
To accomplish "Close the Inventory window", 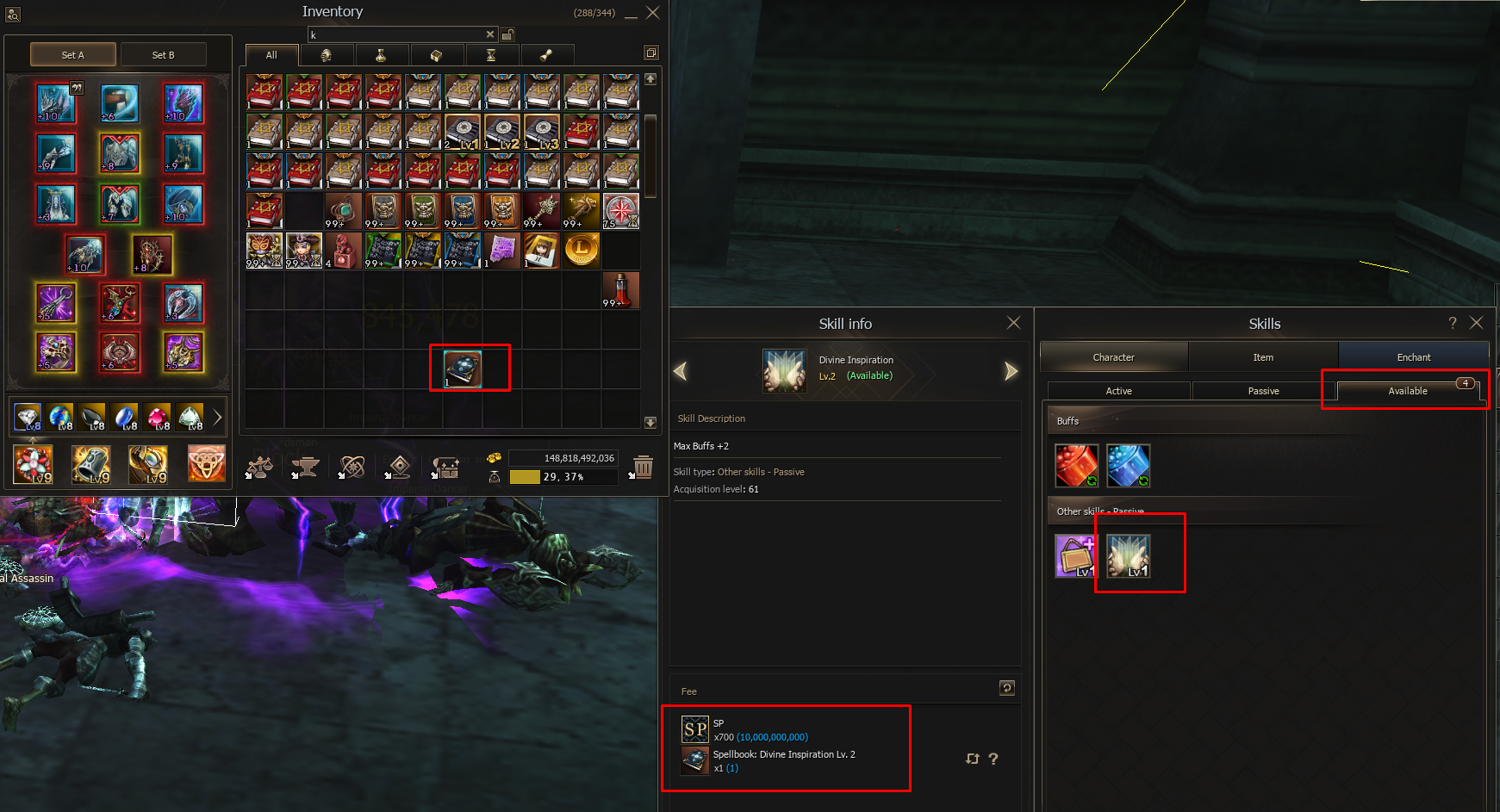I will (652, 13).
